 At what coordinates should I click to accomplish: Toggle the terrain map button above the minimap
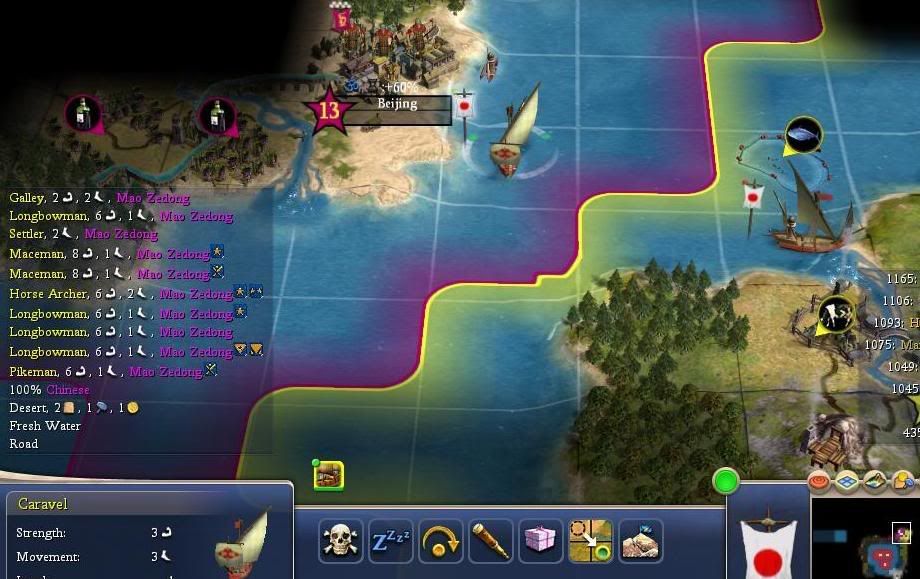tap(875, 482)
